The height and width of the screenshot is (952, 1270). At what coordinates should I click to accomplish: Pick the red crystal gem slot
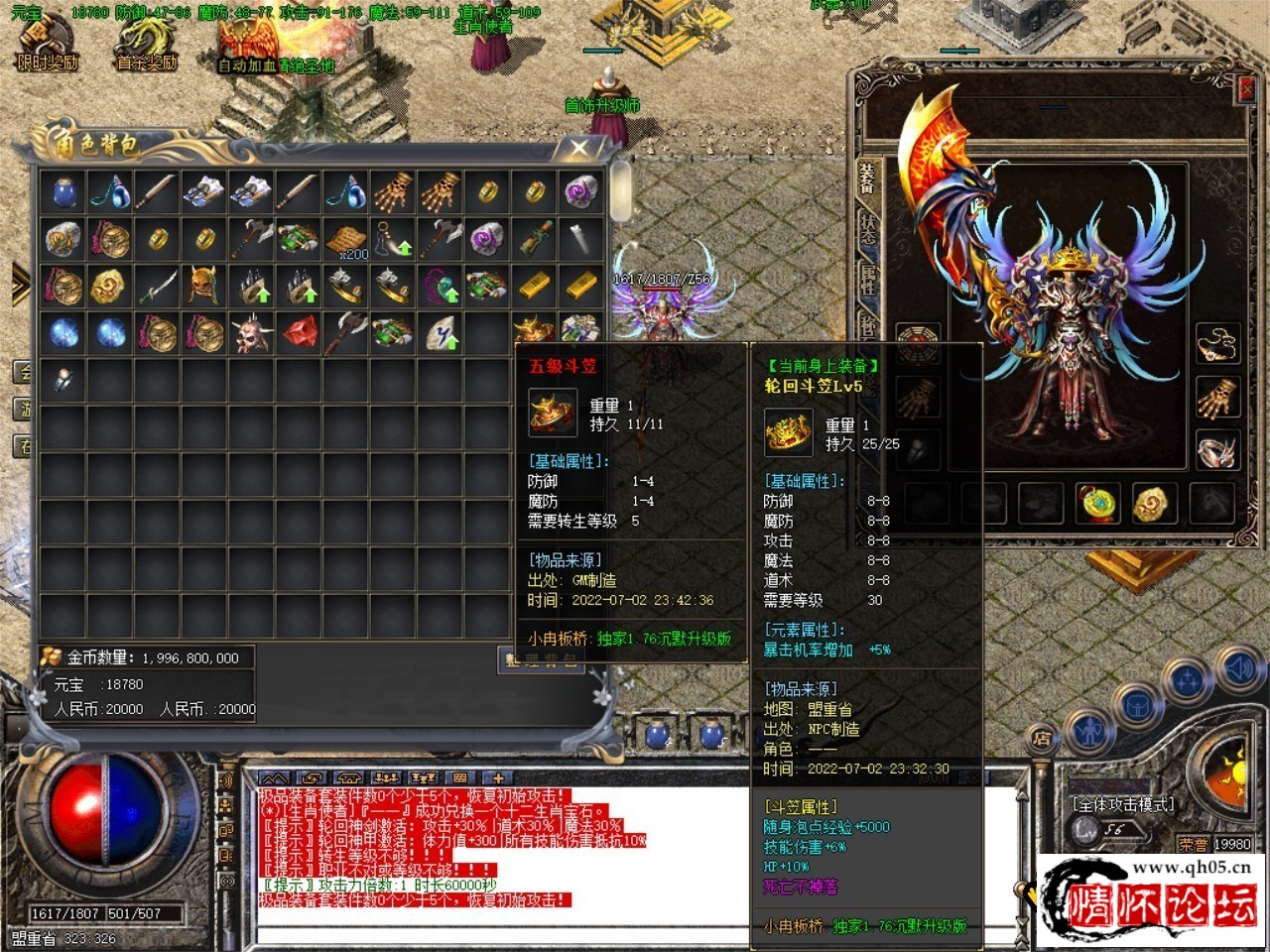pos(300,334)
